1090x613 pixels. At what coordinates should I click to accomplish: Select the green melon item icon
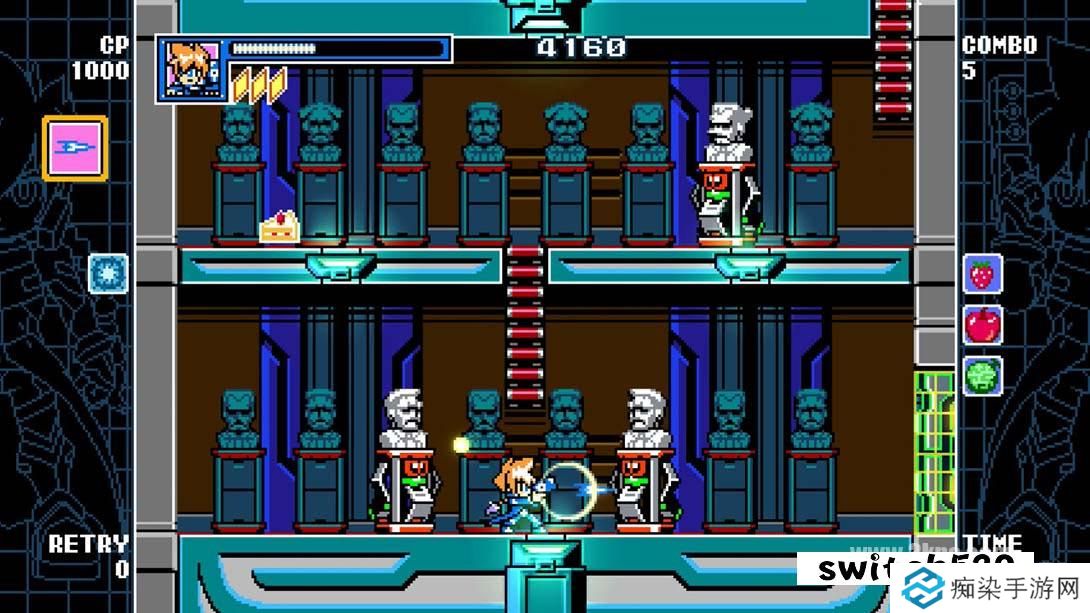pos(982,376)
